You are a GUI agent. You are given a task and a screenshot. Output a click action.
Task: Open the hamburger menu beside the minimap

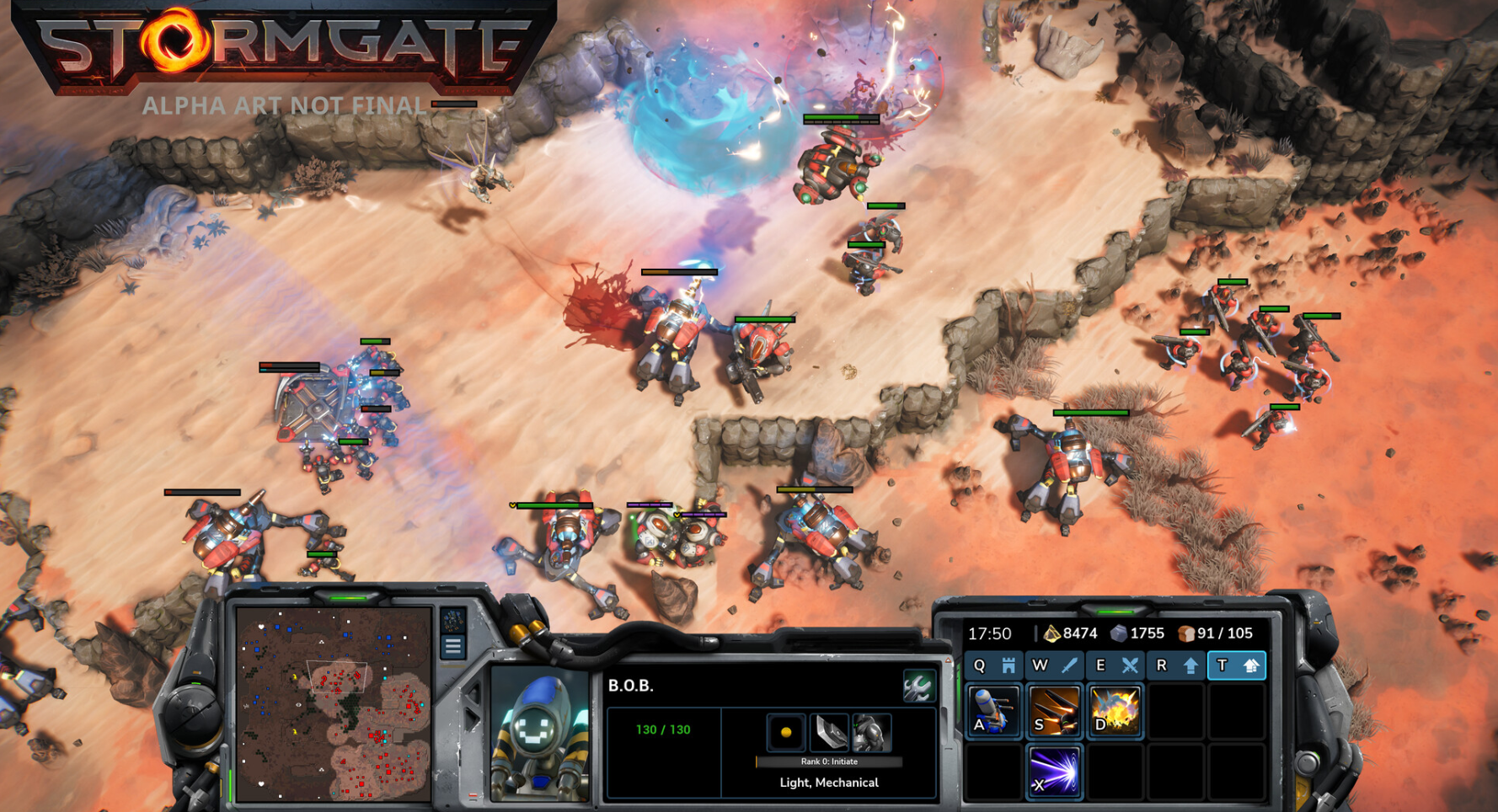(453, 647)
